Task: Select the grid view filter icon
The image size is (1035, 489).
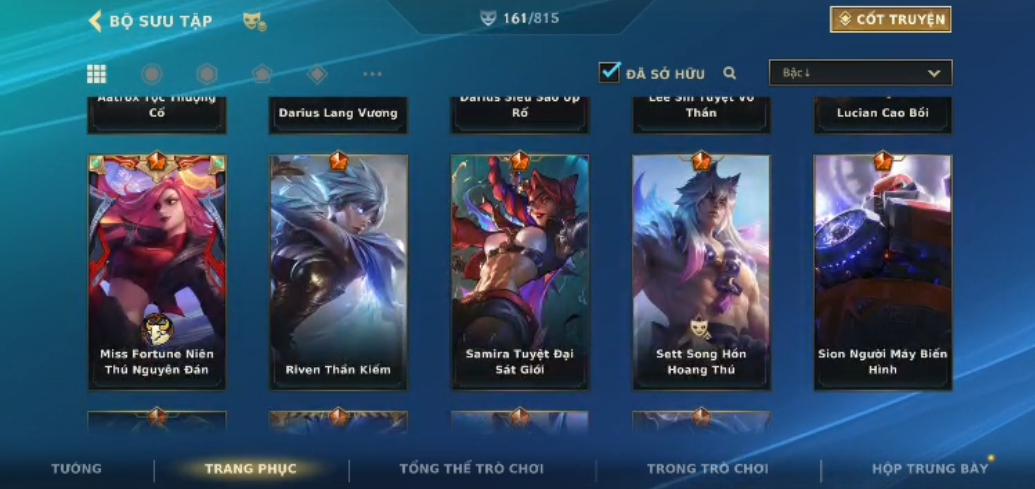Action: (97, 74)
